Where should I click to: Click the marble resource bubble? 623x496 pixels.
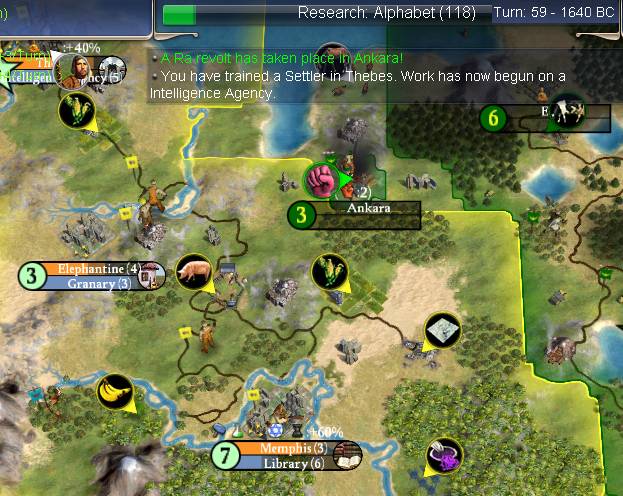click(x=441, y=329)
